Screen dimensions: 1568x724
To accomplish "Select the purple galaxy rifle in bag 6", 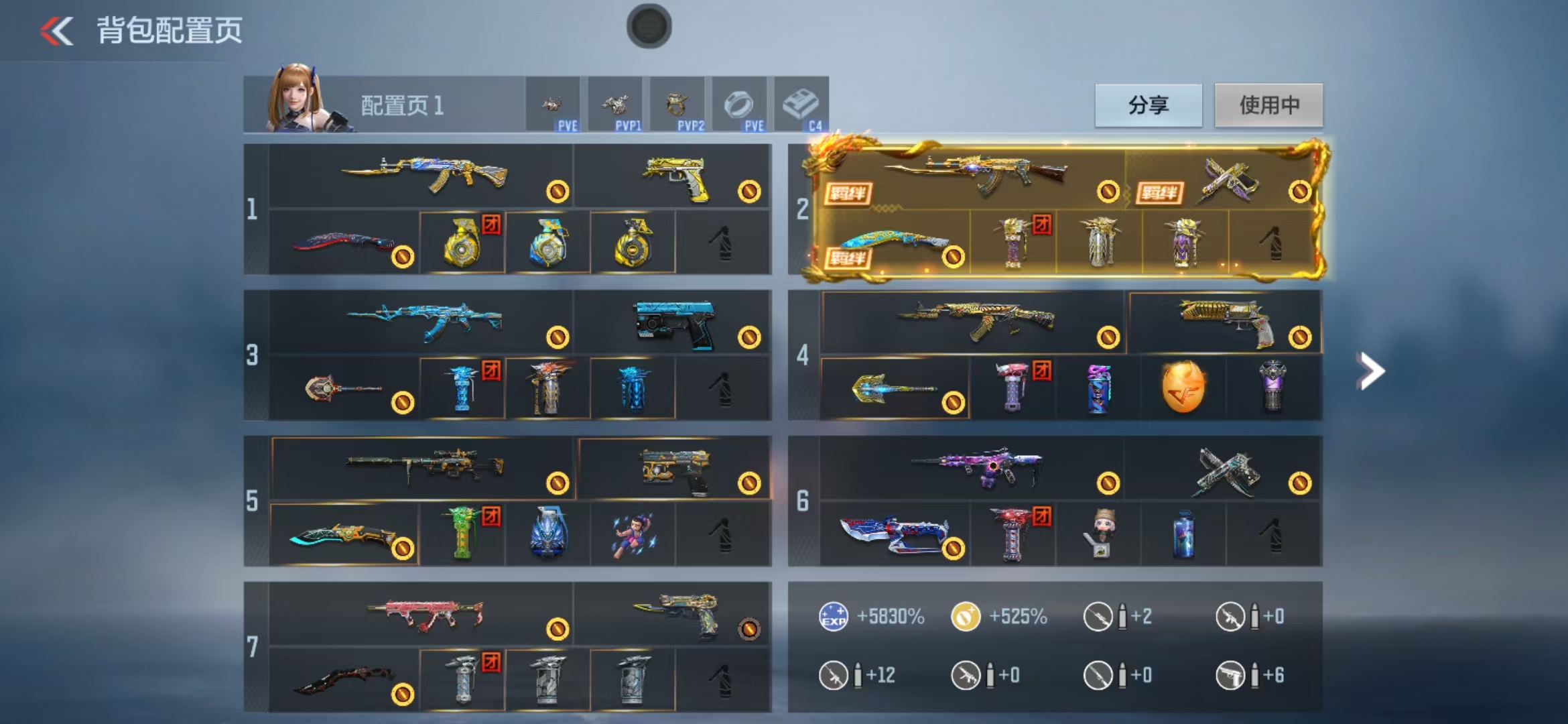I will click(x=976, y=467).
